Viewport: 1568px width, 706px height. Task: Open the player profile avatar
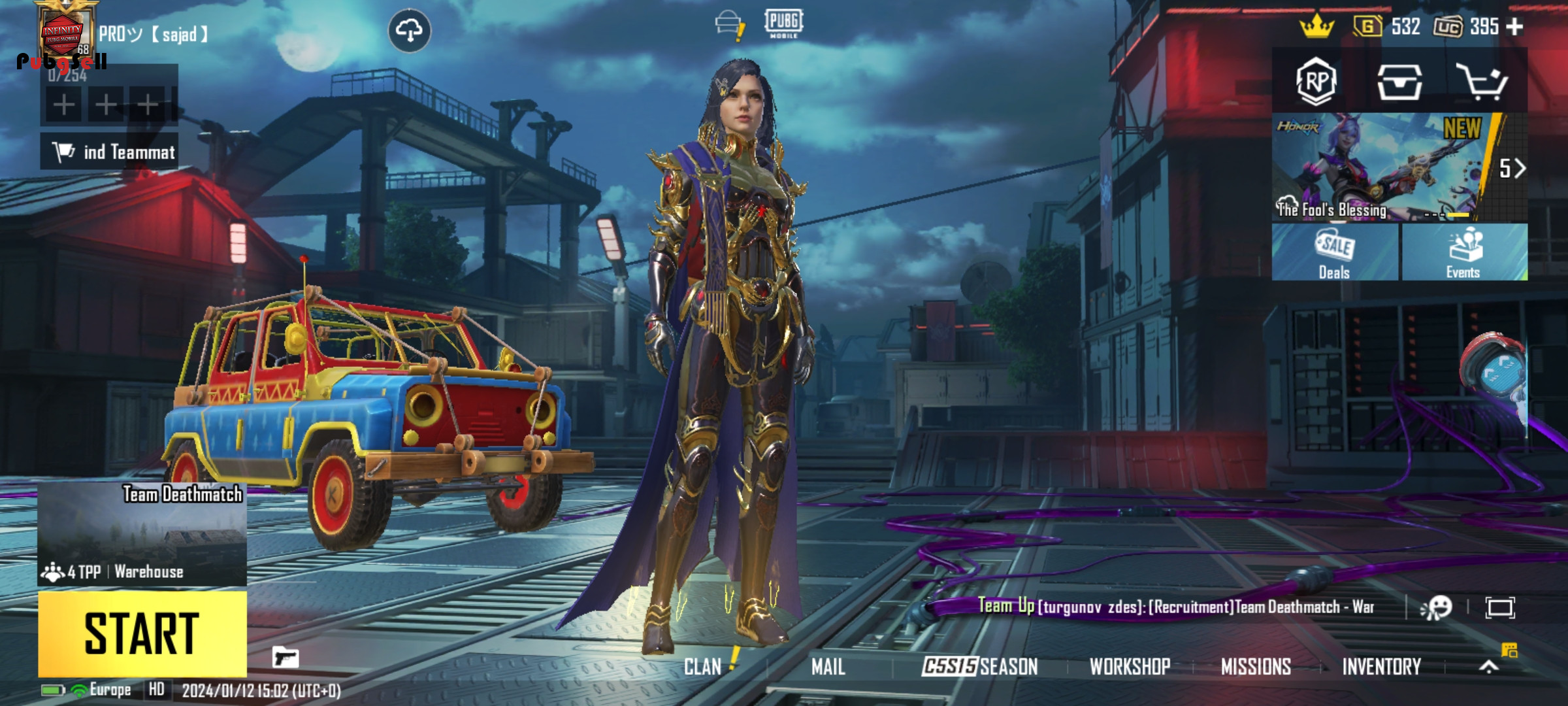63,34
